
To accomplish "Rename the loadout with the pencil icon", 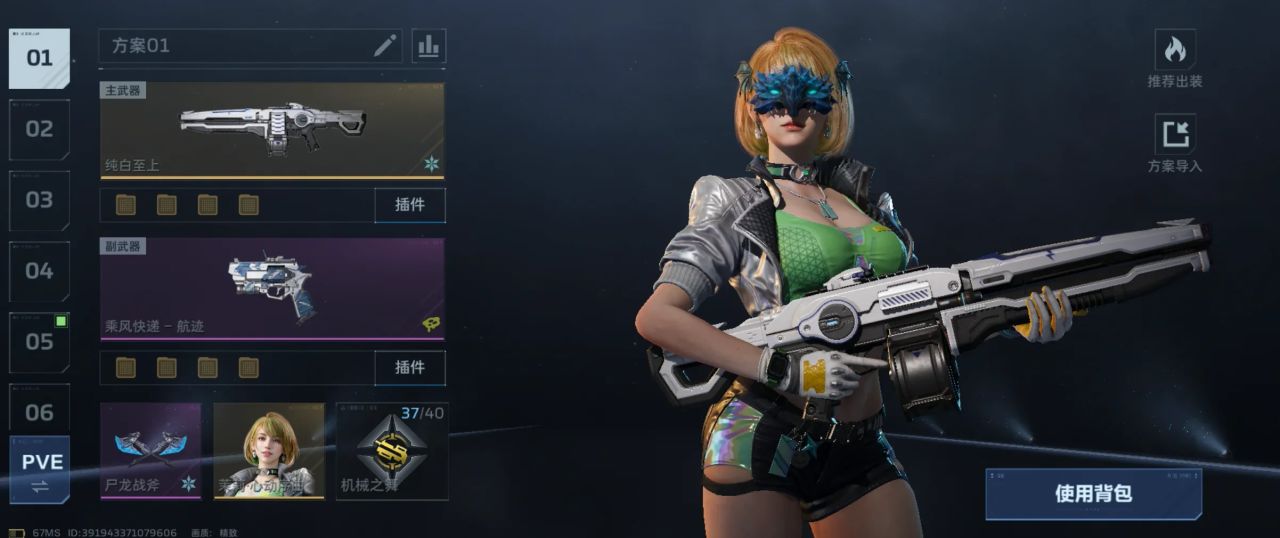I will tap(385, 46).
